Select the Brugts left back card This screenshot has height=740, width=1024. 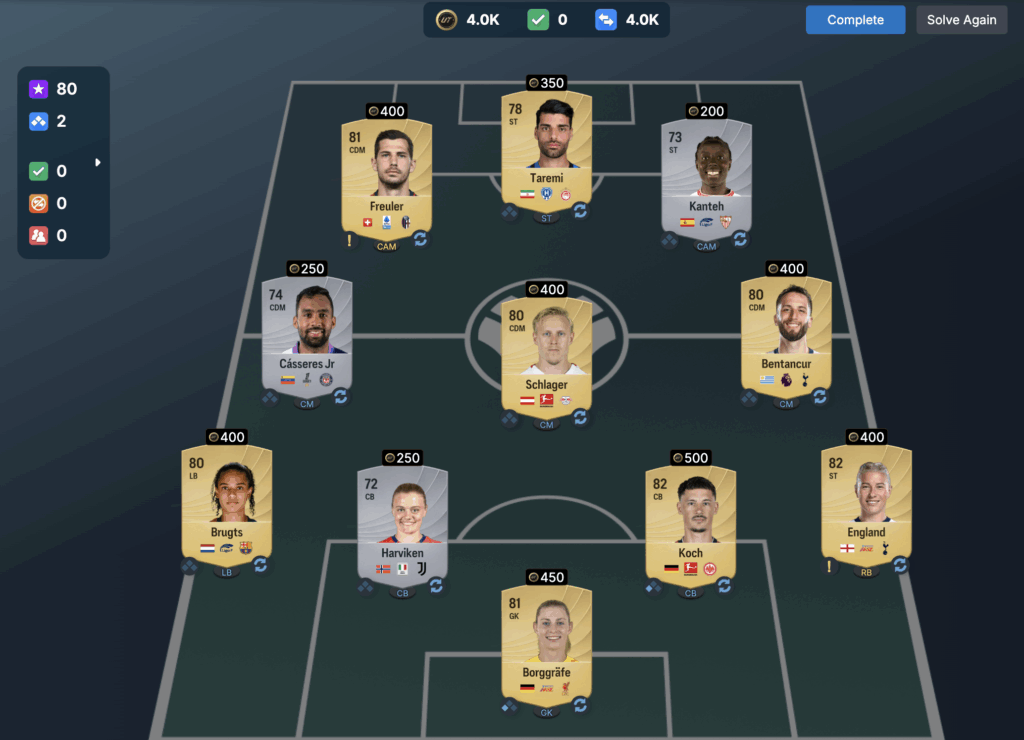point(226,501)
